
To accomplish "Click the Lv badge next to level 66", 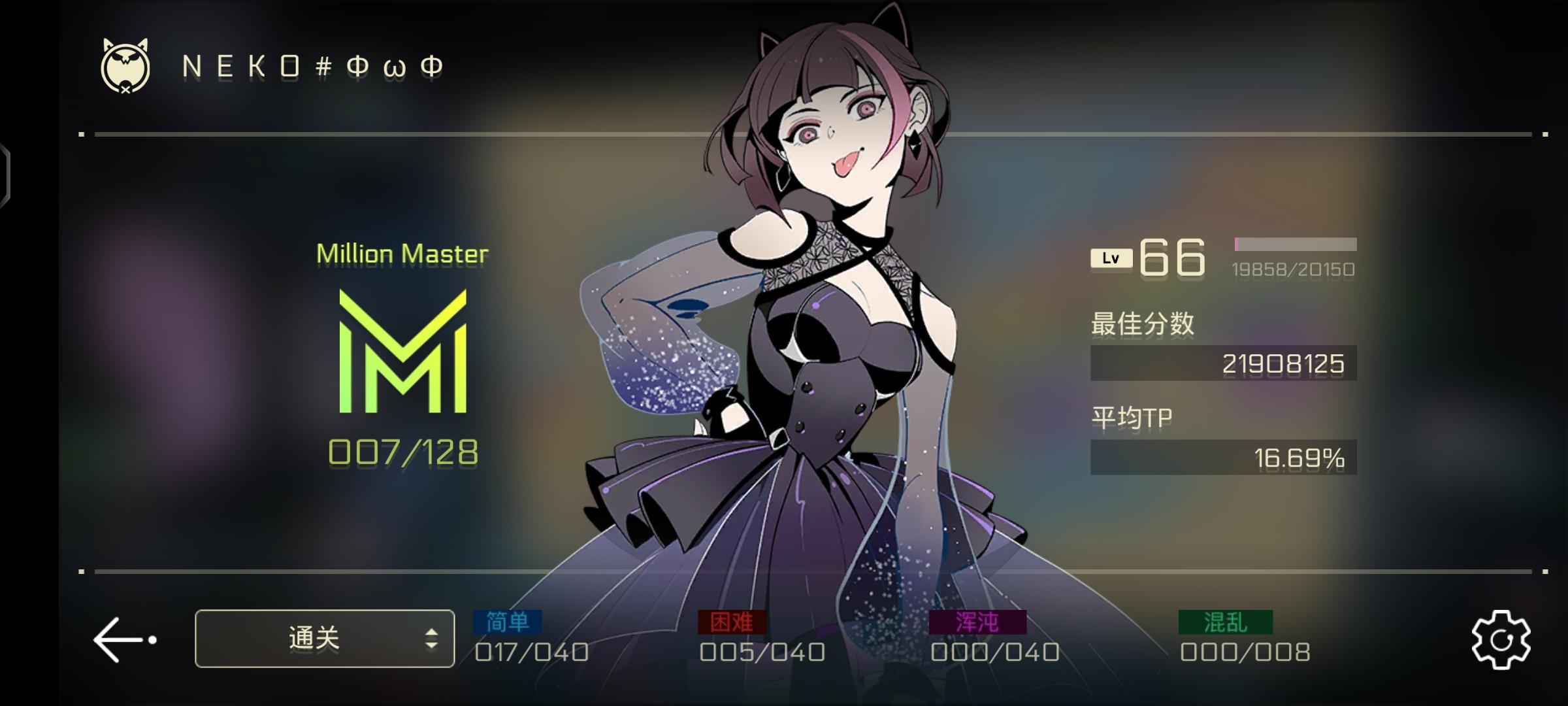I will [1111, 257].
